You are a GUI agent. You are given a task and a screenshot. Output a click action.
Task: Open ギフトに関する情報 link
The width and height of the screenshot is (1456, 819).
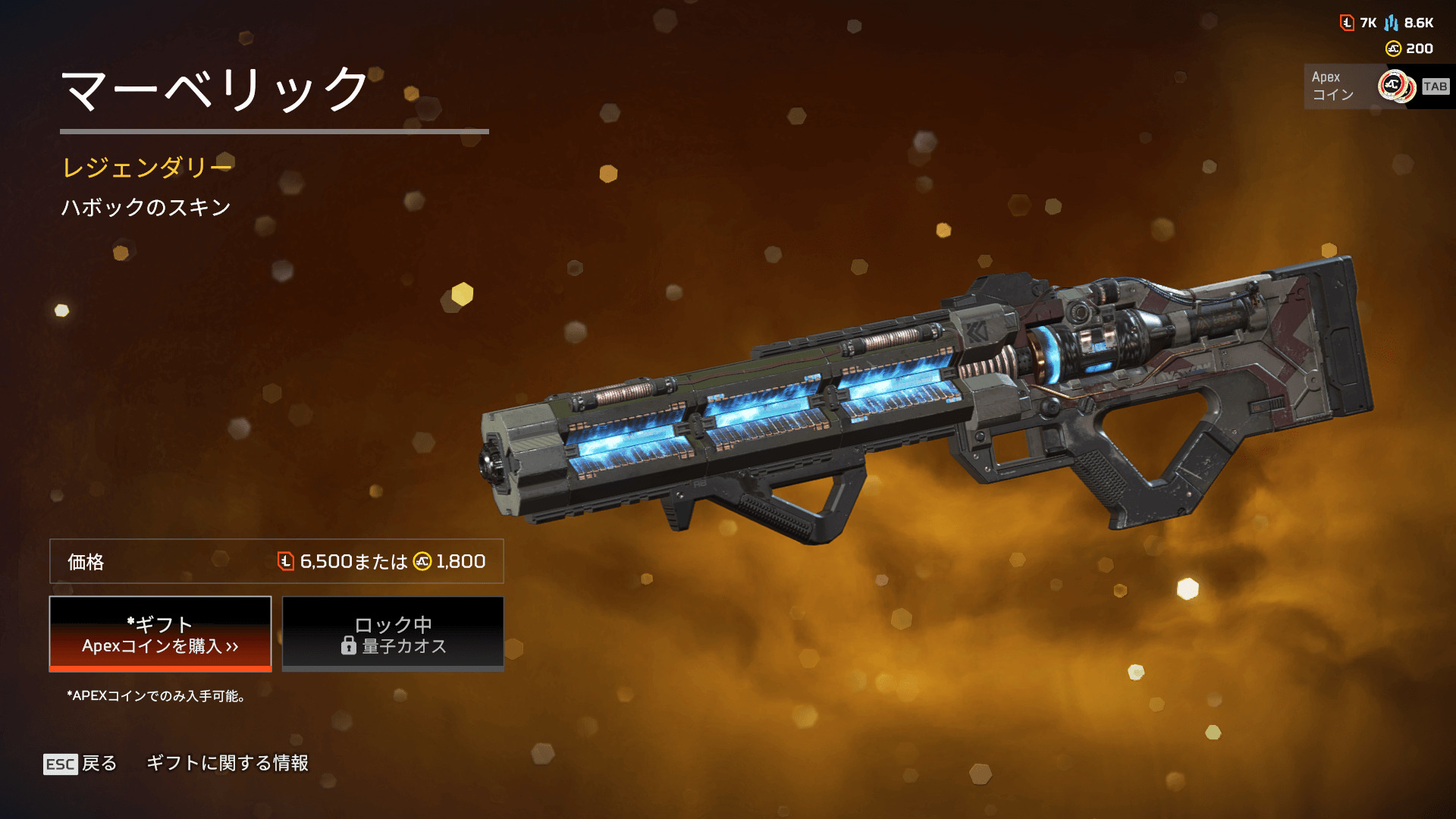(x=227, y=763)
